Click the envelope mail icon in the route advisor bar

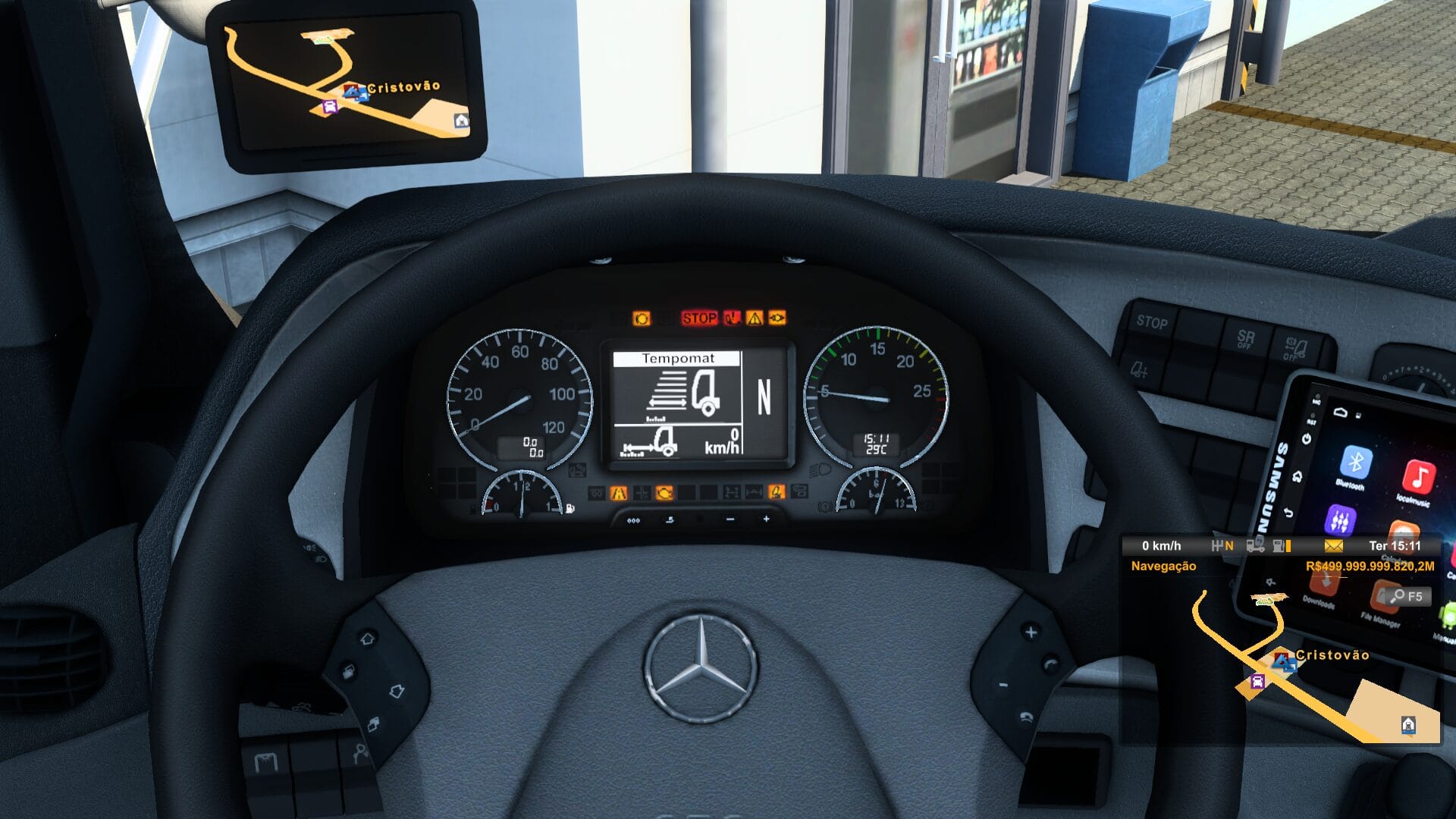(x=1334, y=545)
